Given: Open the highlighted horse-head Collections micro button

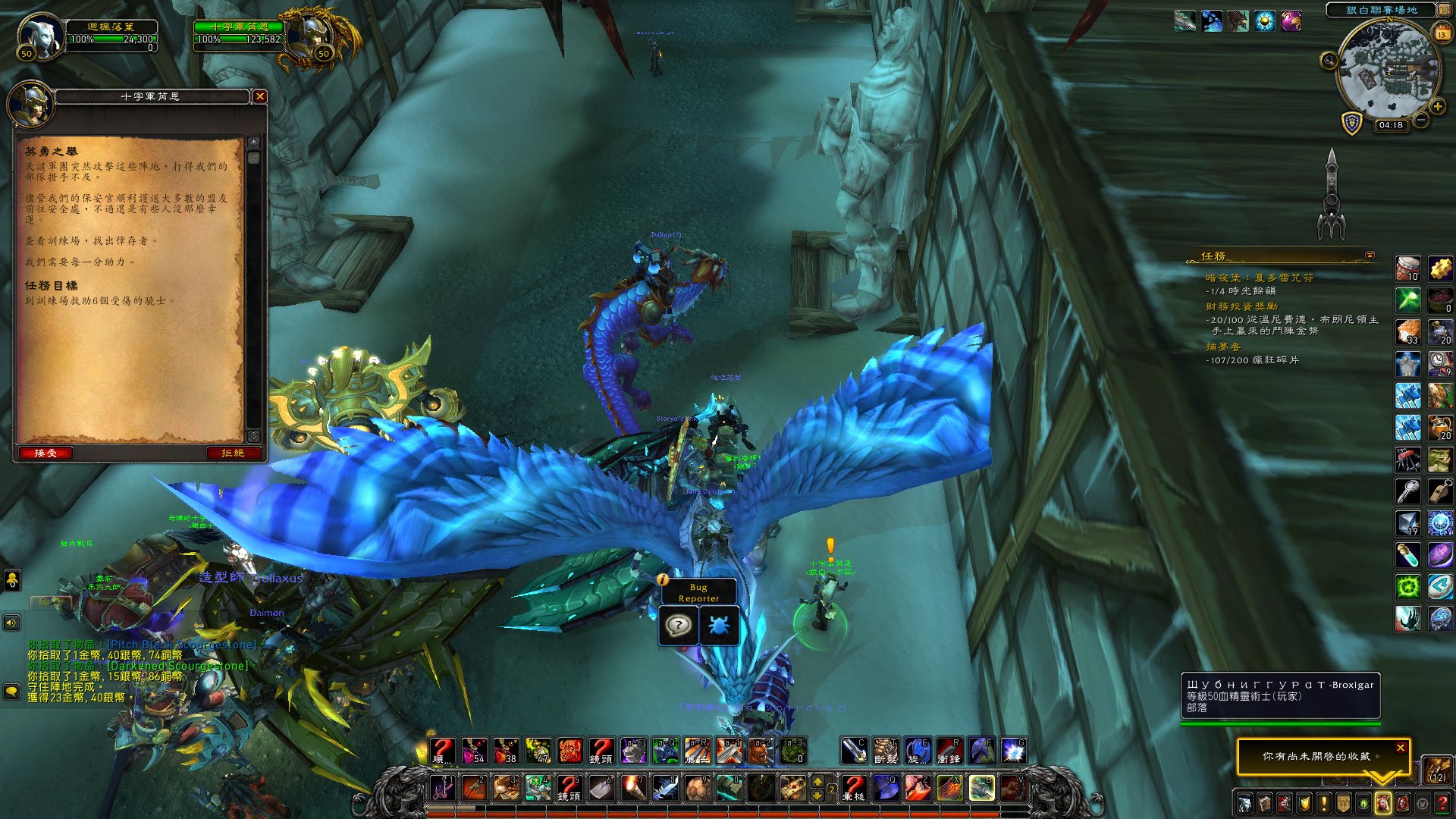Looking at the screenshot, I should pos(1382,803).
